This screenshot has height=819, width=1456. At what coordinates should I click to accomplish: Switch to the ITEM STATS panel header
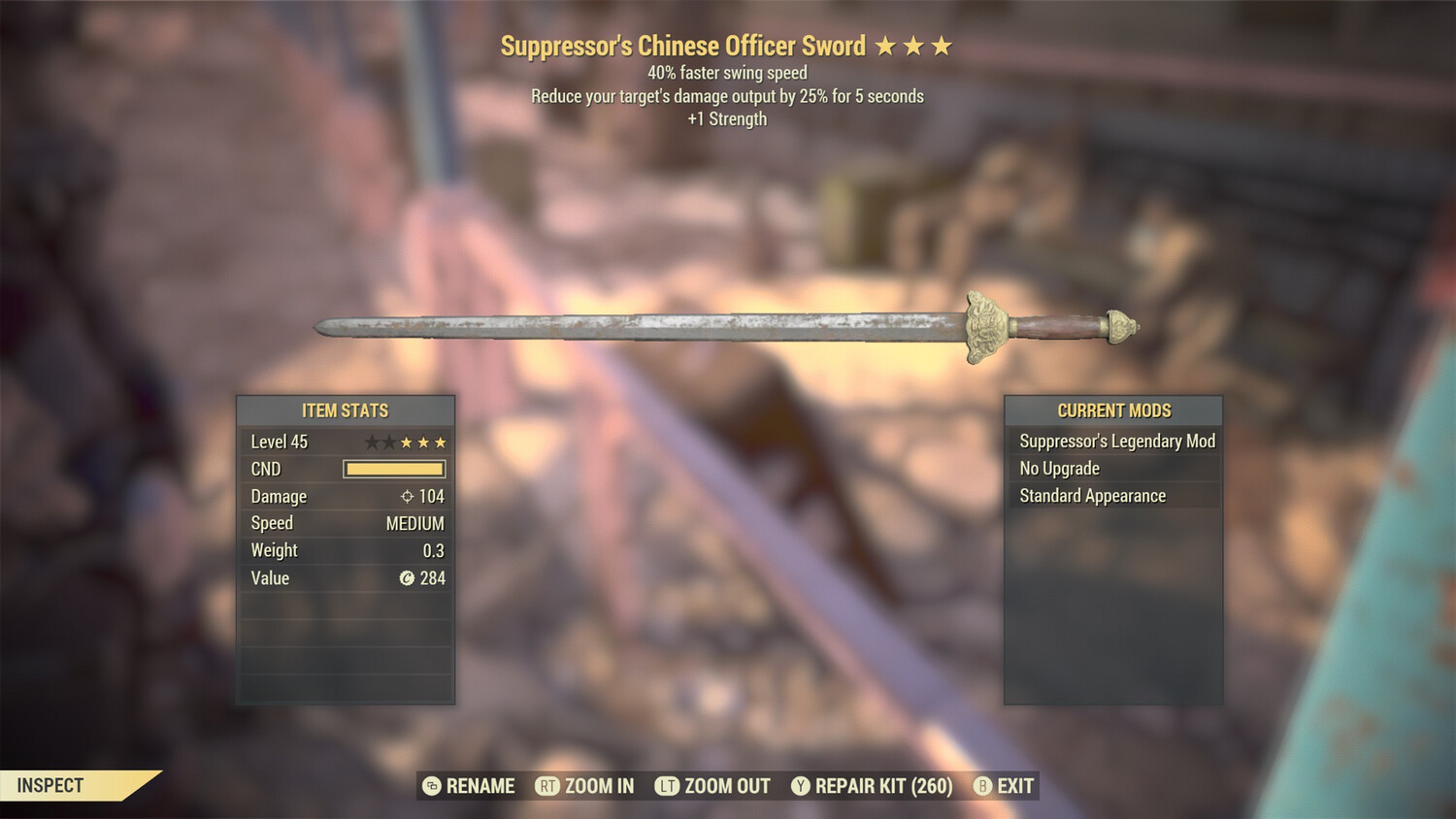(x=345, y=410)
